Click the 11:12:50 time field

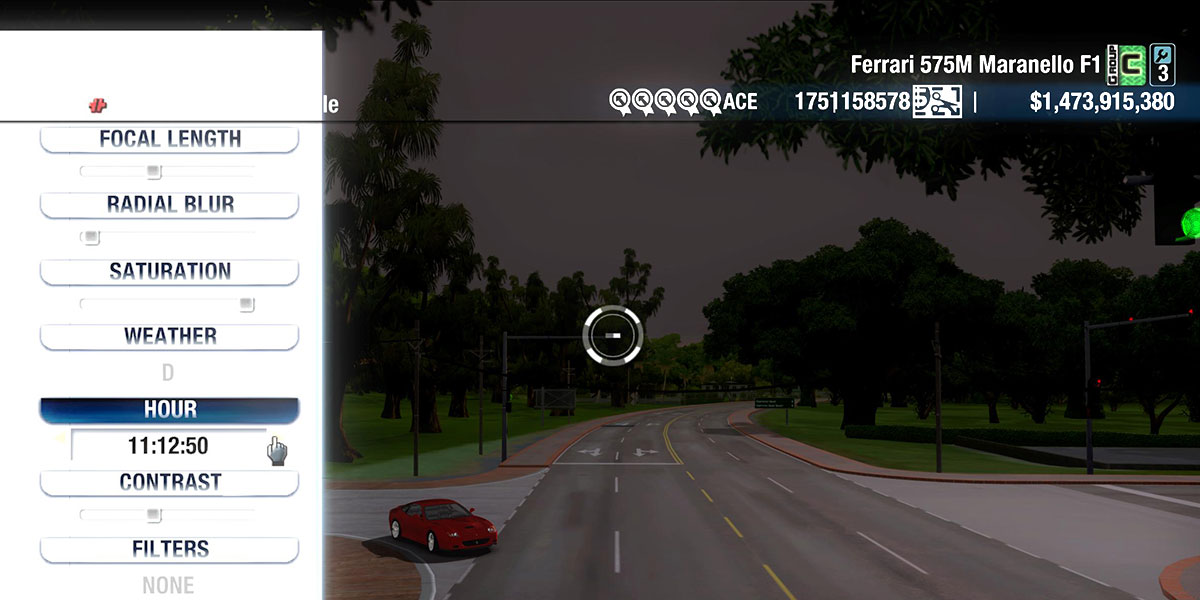pyautogui.click(x=168, y=445)
